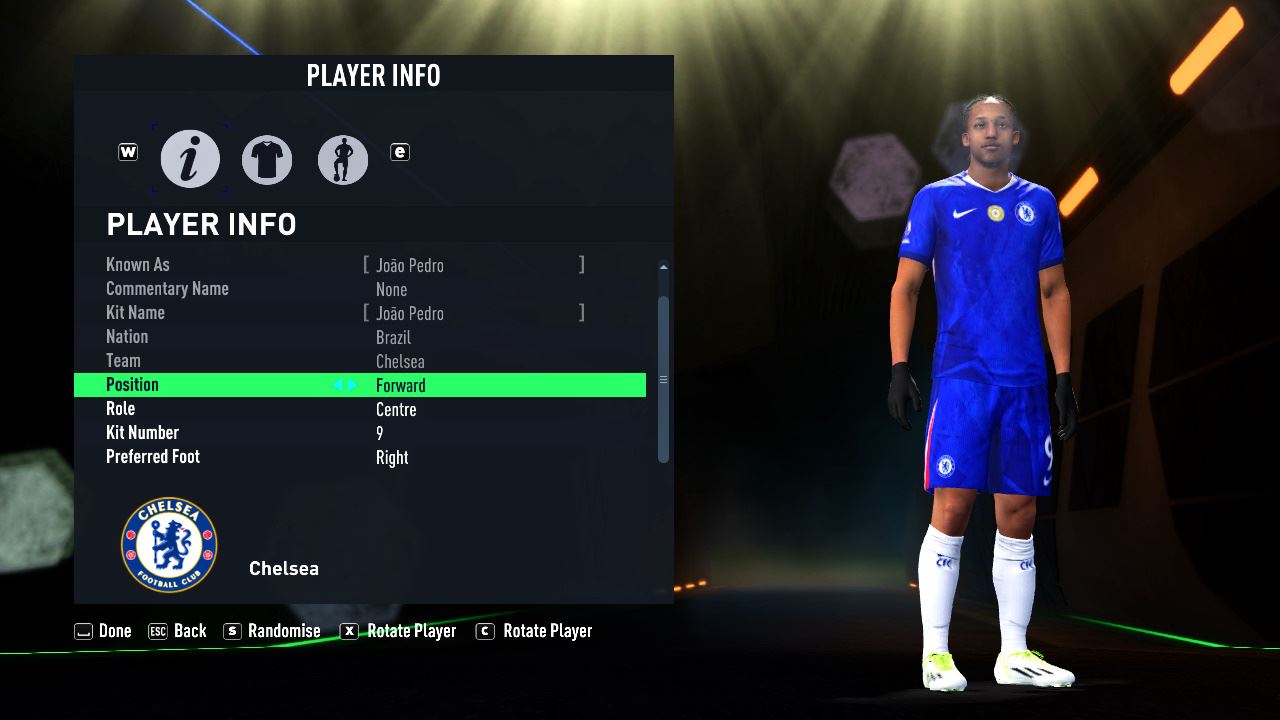The height and width of the screenshot is (720, 1280).
Task: Edit the Kit Name field
Action: point(474,313)
